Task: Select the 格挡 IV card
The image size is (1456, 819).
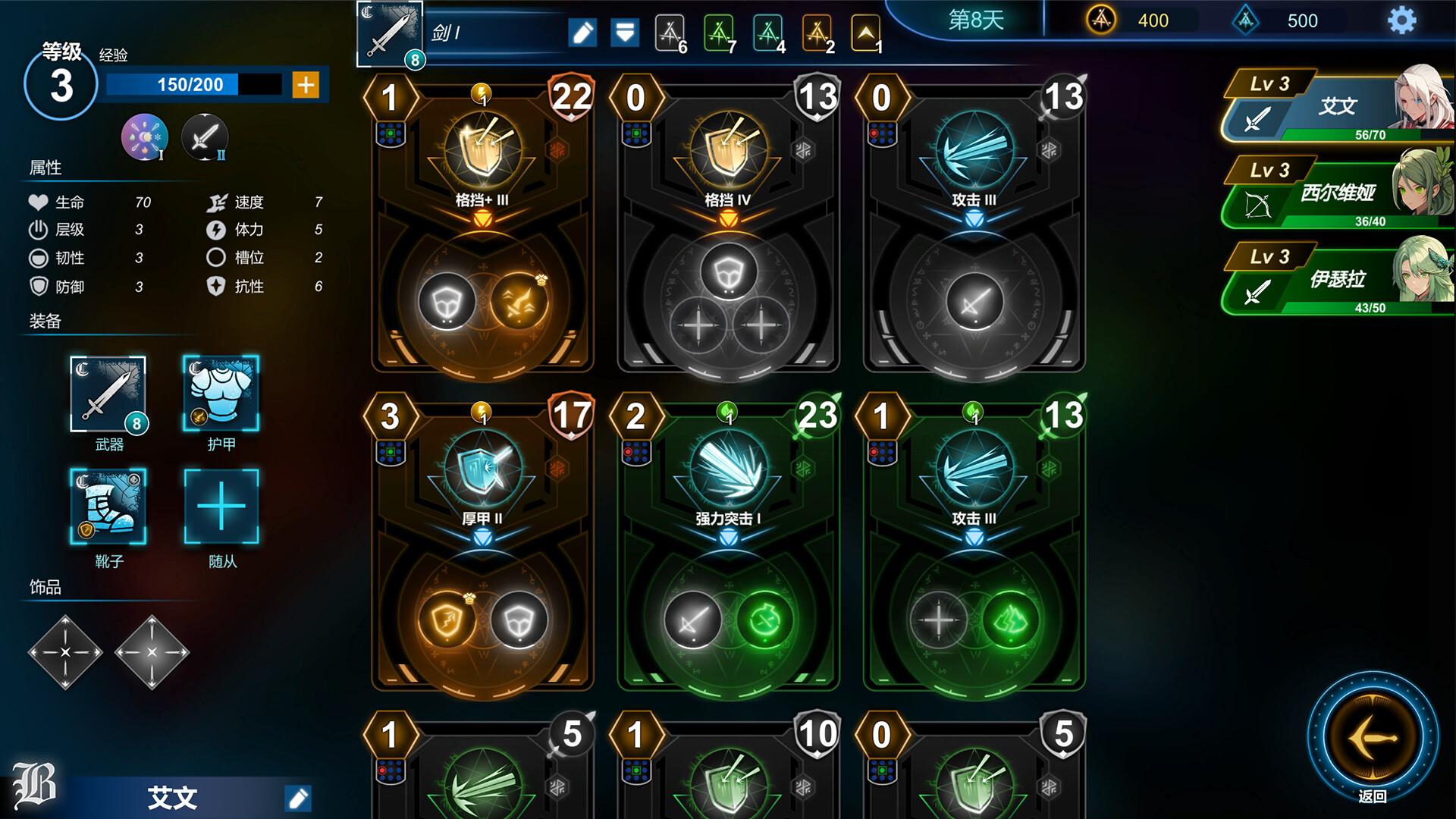Action: [x=728, y=227]
